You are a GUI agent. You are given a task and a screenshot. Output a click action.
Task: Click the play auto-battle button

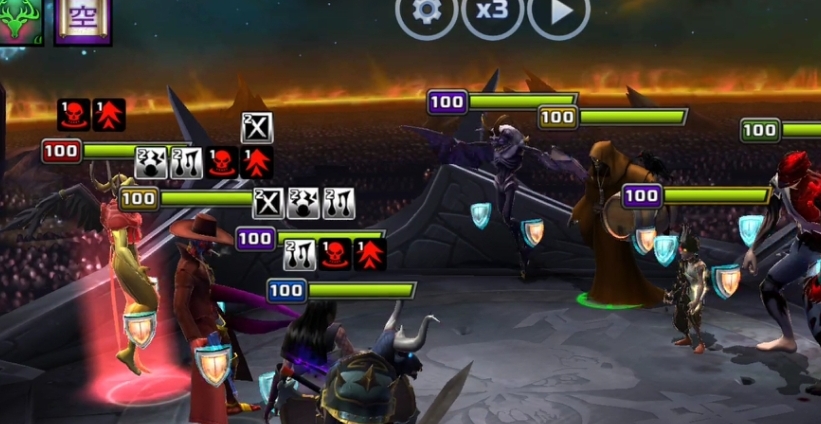pos(559,14)
